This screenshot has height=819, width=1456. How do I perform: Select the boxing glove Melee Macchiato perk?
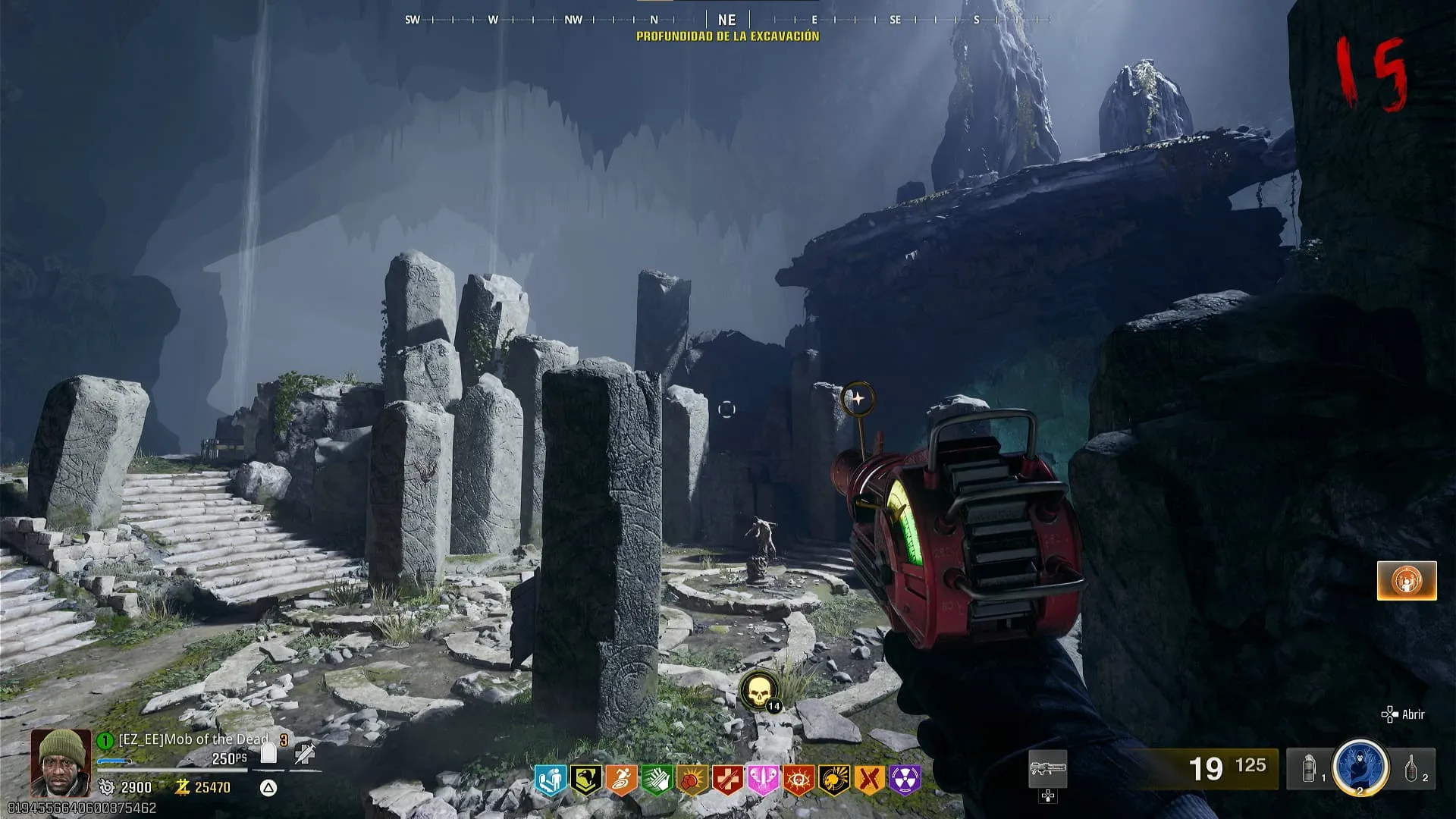point(692,780)
